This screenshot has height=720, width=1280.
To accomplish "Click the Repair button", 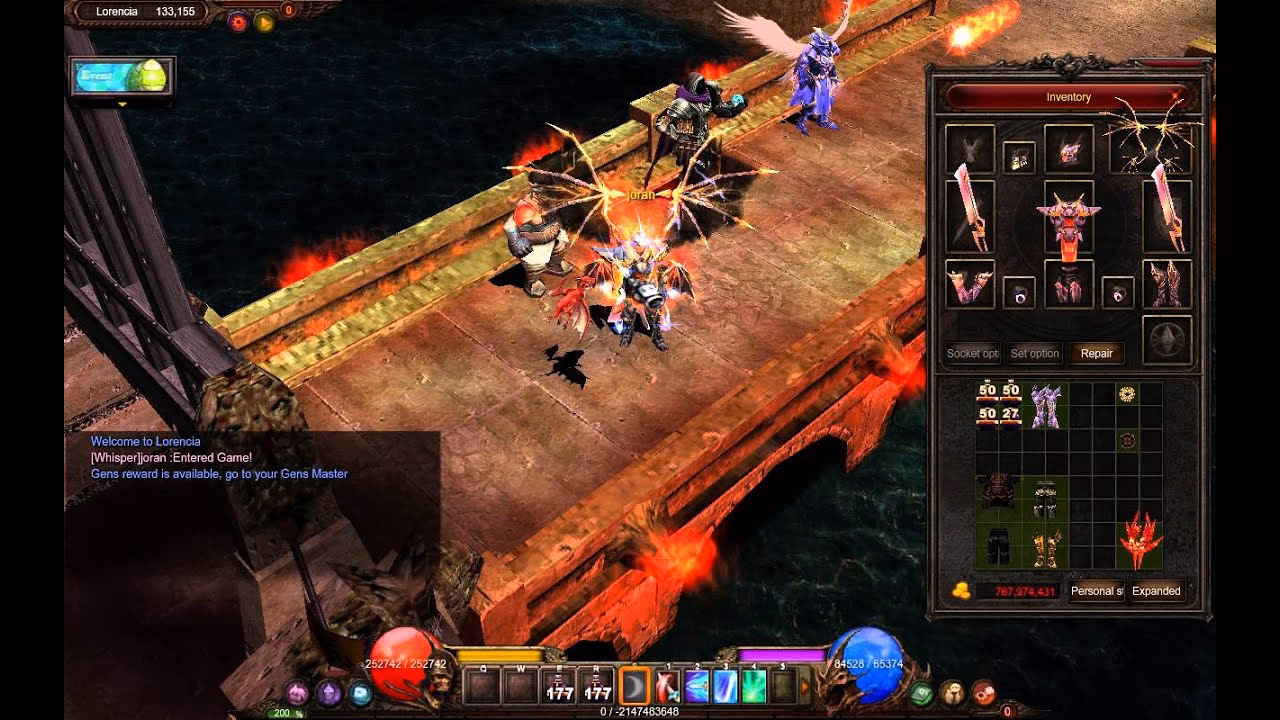I will [1096, 353].
